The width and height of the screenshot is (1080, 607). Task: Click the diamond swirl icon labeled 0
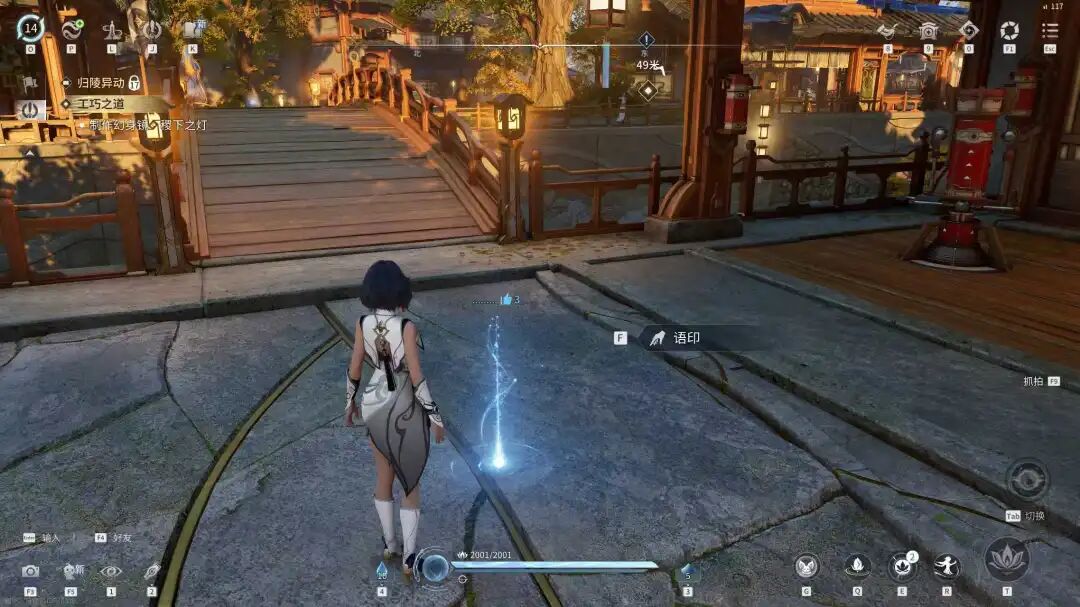(968, 30)
